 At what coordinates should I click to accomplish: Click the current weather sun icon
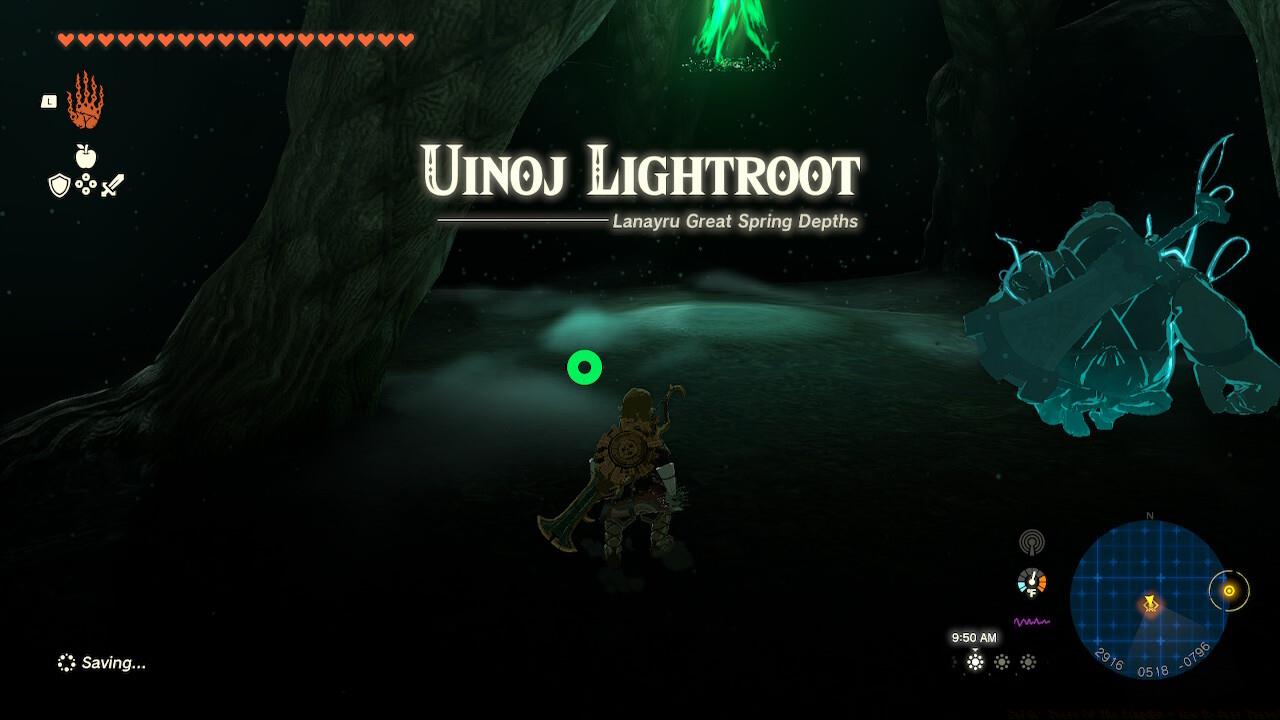click(974, 661)
